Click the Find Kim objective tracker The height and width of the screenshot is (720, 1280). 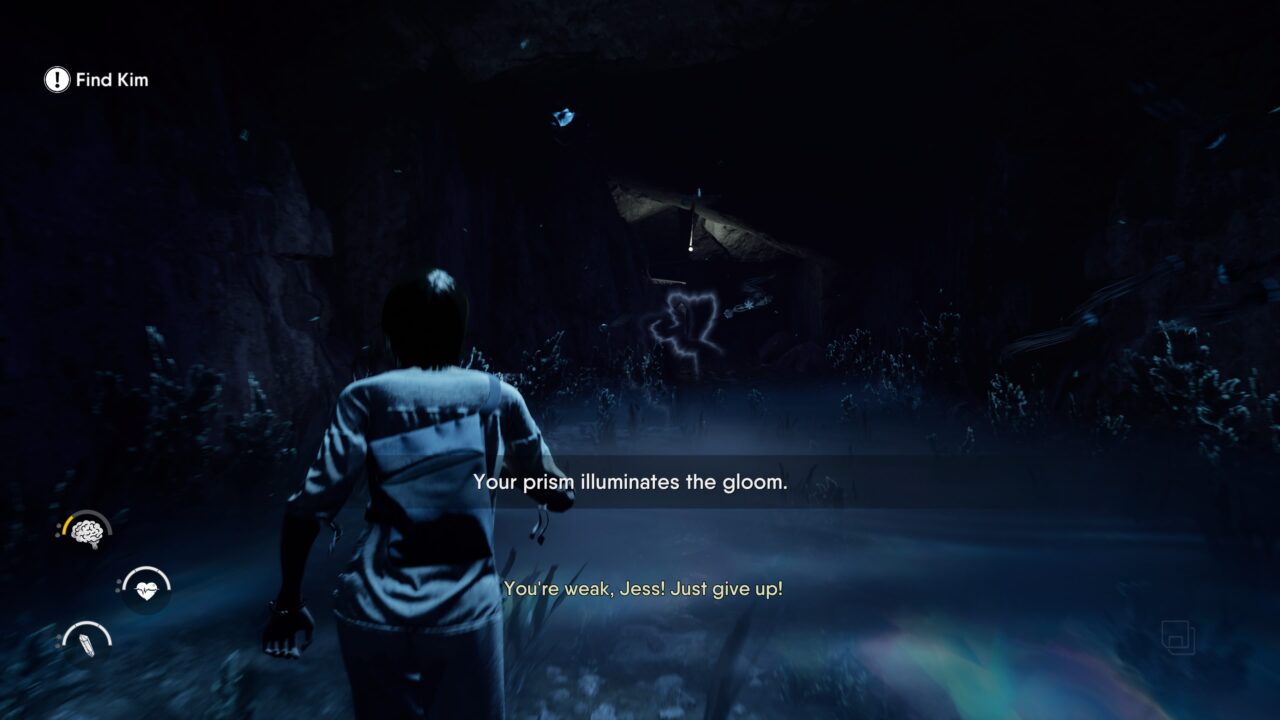97,80
